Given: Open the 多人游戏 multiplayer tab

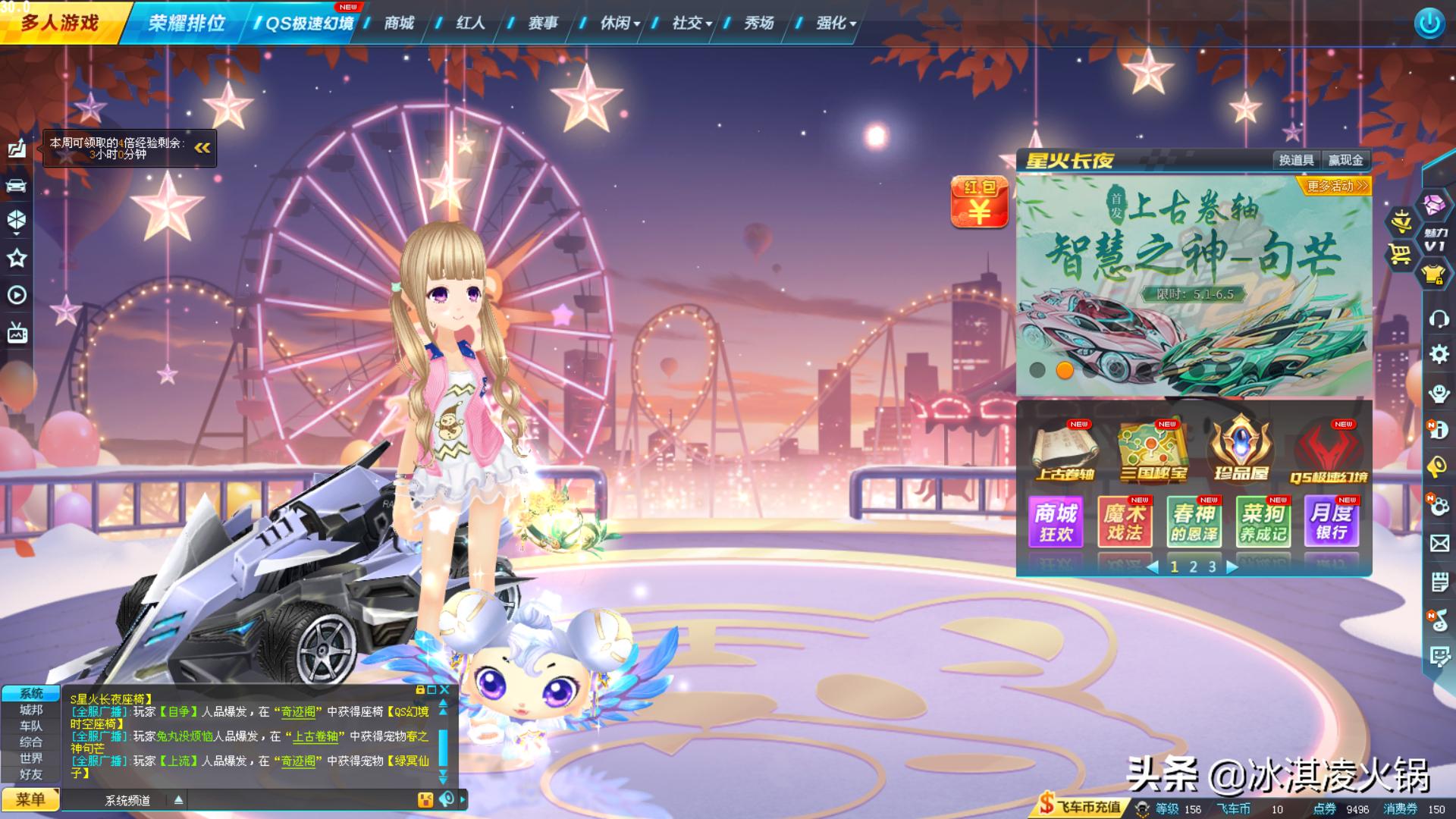Looking at the screenshot, I should (59, 23).
